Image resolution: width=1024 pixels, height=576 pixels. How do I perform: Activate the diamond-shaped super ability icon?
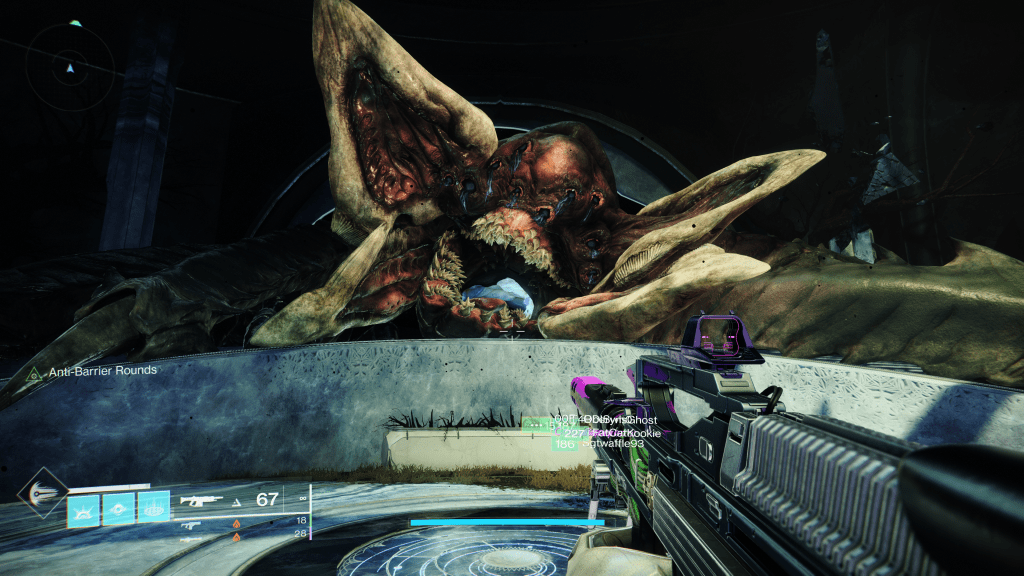click(43, 492)
